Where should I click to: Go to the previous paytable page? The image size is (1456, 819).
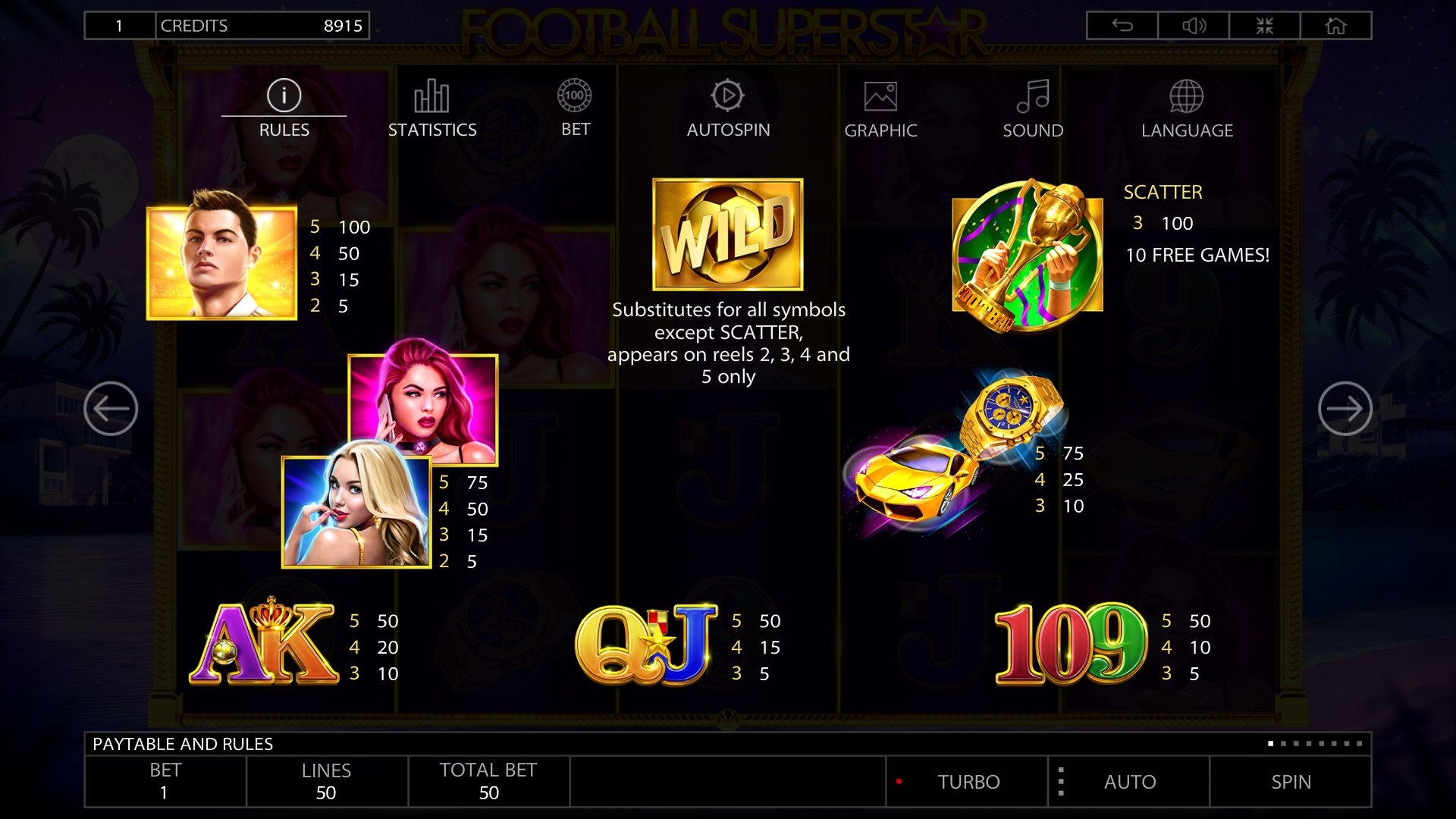coord(111,409)
